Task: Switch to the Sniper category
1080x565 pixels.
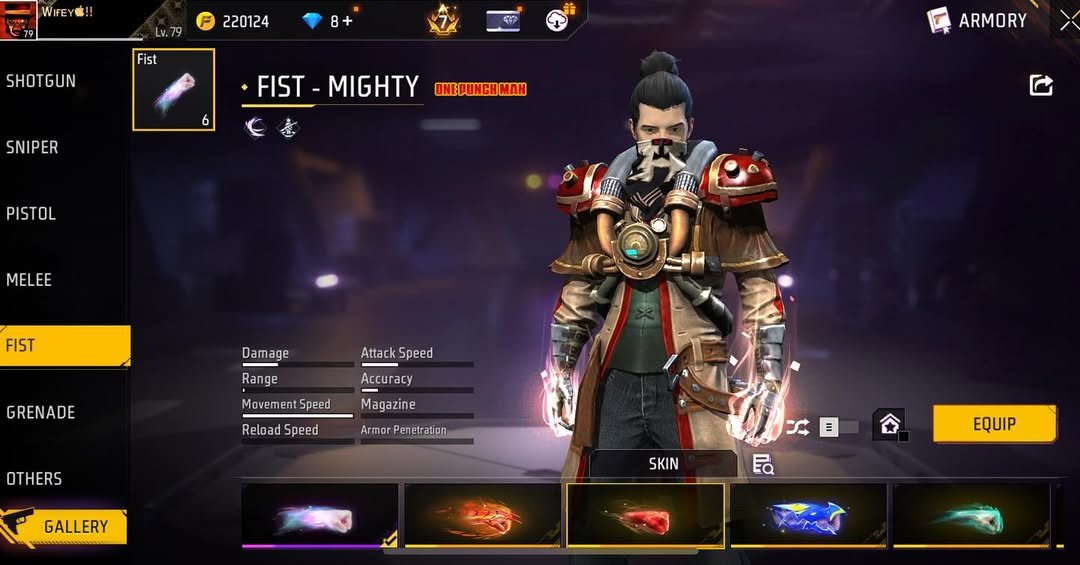Action: point(33,147)
